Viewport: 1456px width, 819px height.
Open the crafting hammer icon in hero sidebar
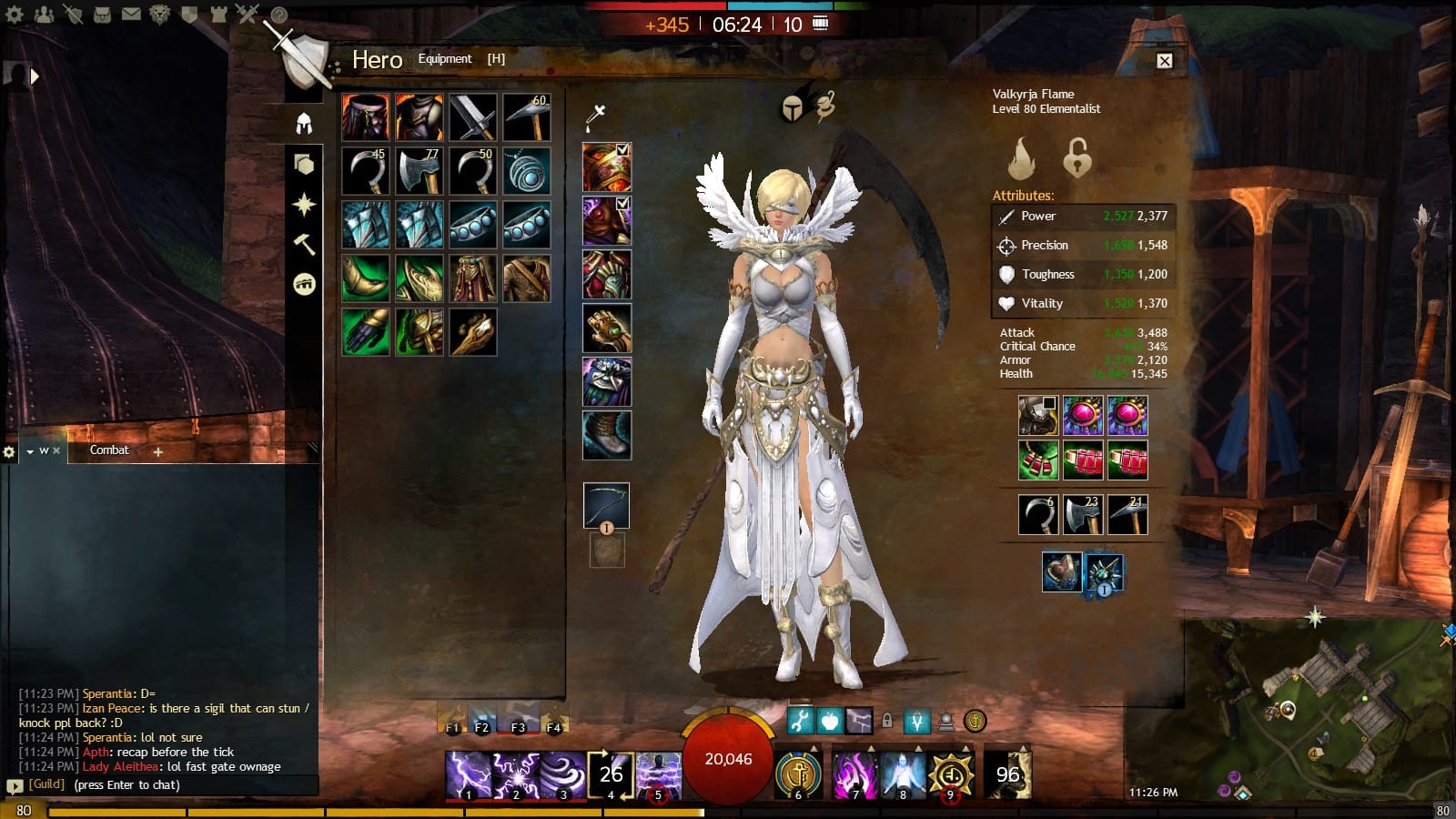(302, 244)
